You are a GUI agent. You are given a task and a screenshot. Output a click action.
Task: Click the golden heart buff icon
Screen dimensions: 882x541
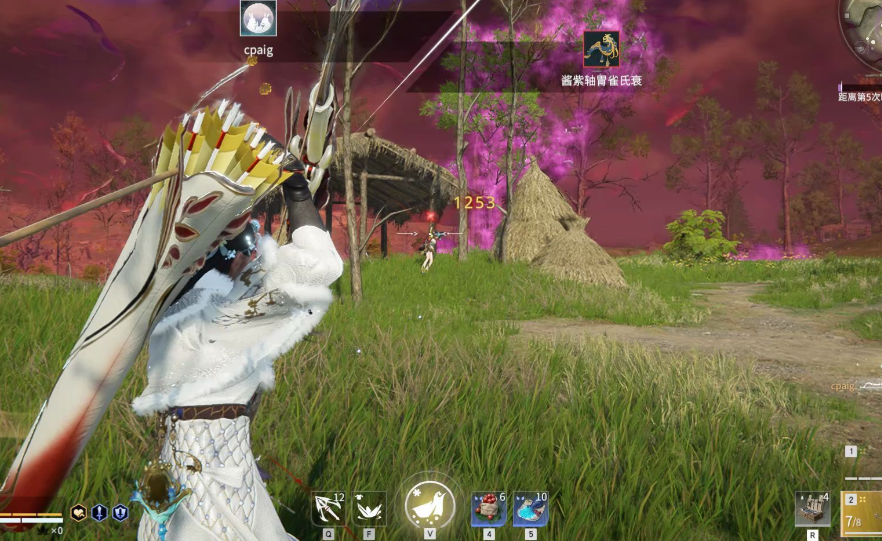click(x=78, y=513)
